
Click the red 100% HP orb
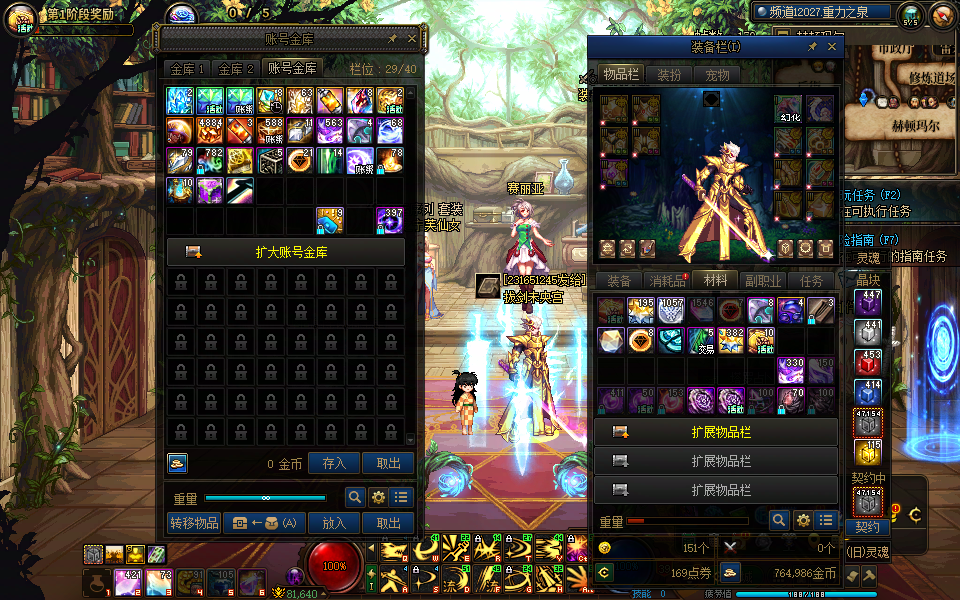coord(334,566)
